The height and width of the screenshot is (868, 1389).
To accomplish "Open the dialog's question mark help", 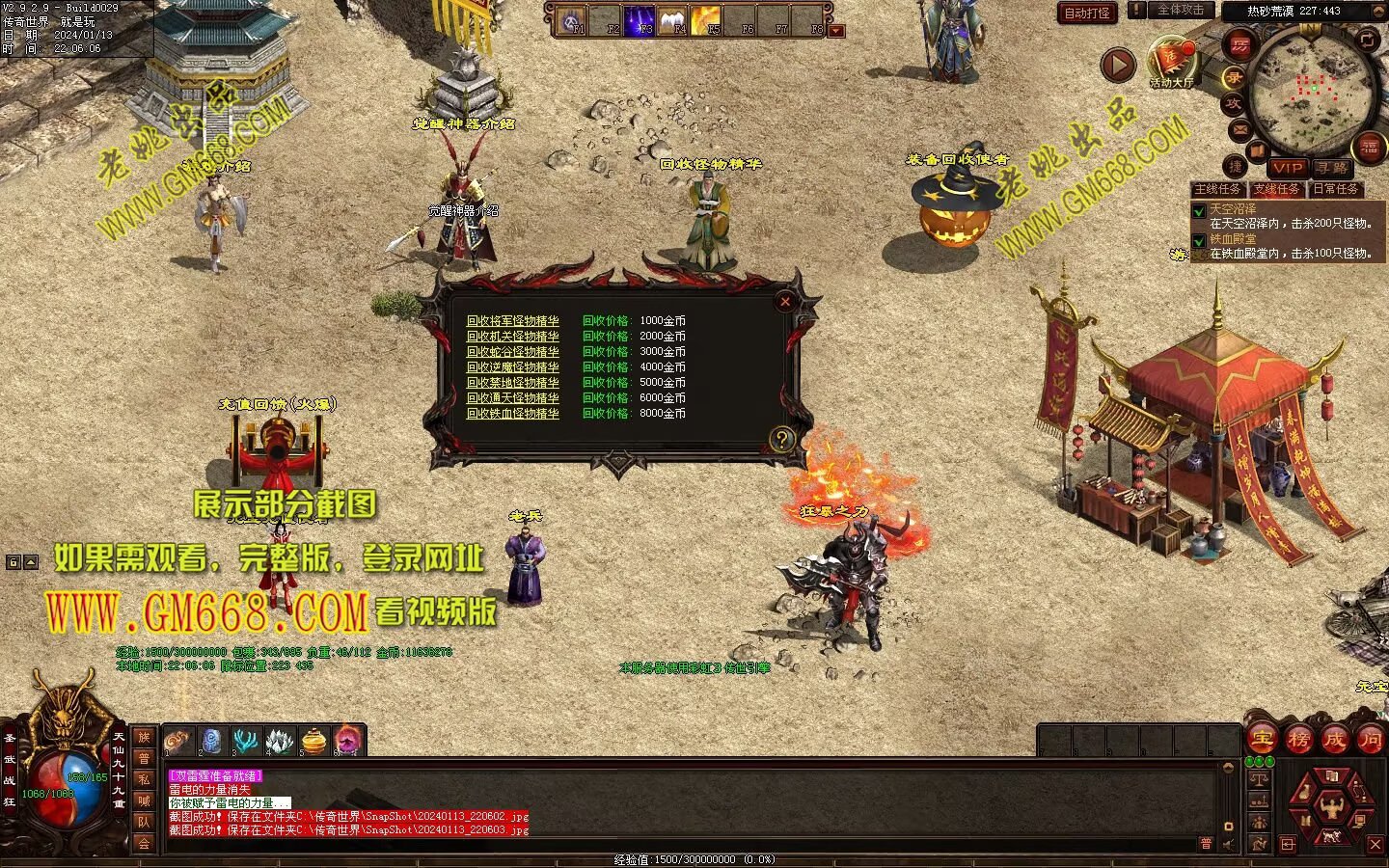I will coord(781,441).
